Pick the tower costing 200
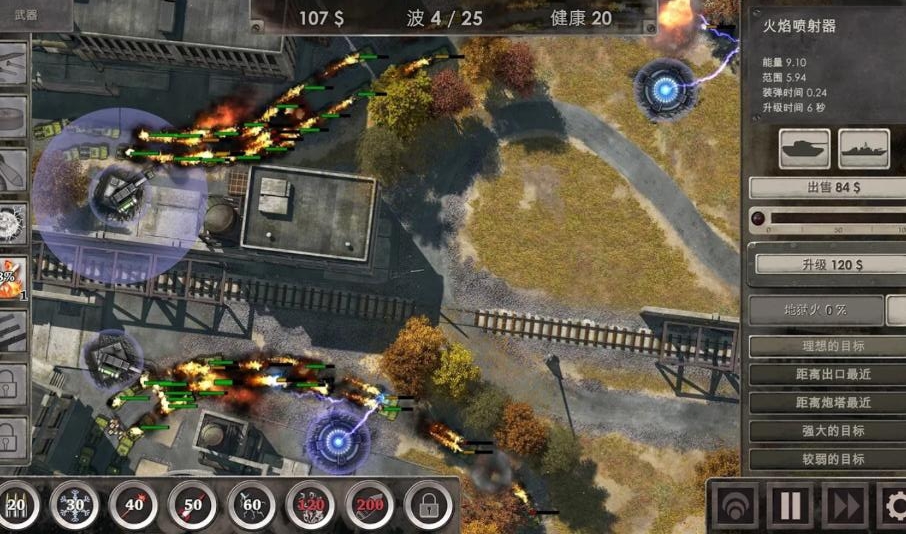 [x=369, y=506]
